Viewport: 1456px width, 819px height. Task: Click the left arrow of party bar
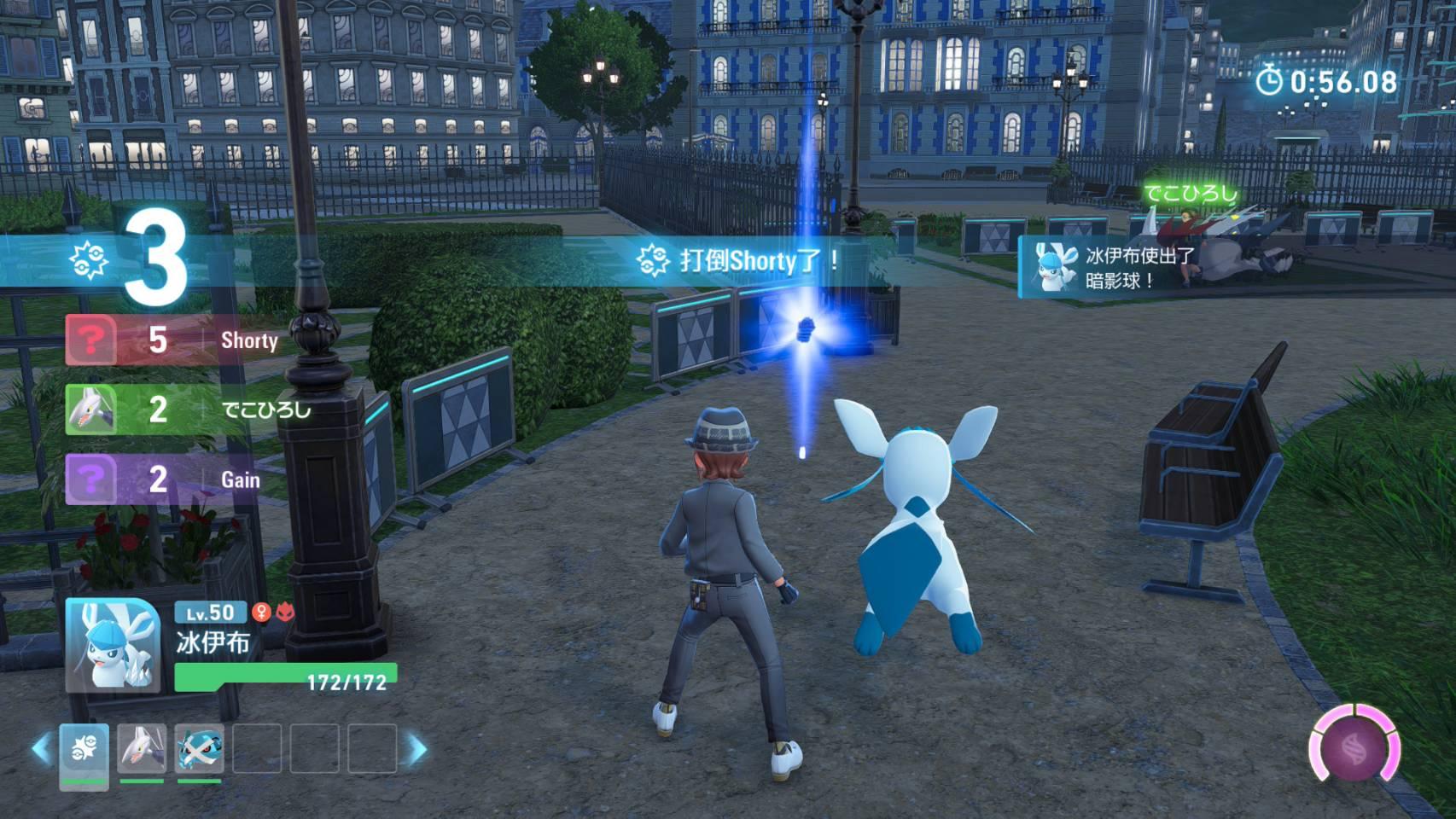tap(40, 749)
